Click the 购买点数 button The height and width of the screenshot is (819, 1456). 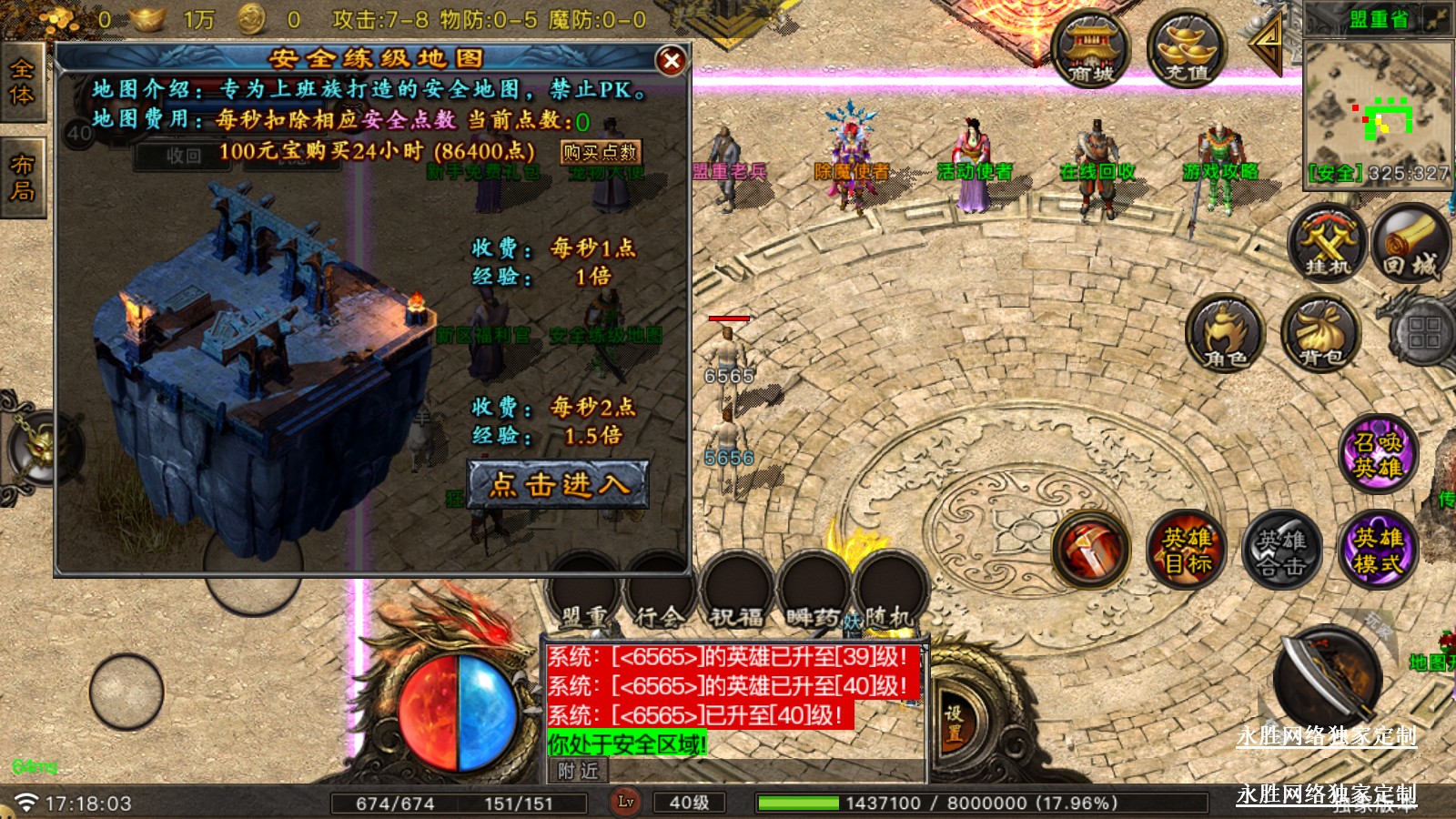(600, 152)
